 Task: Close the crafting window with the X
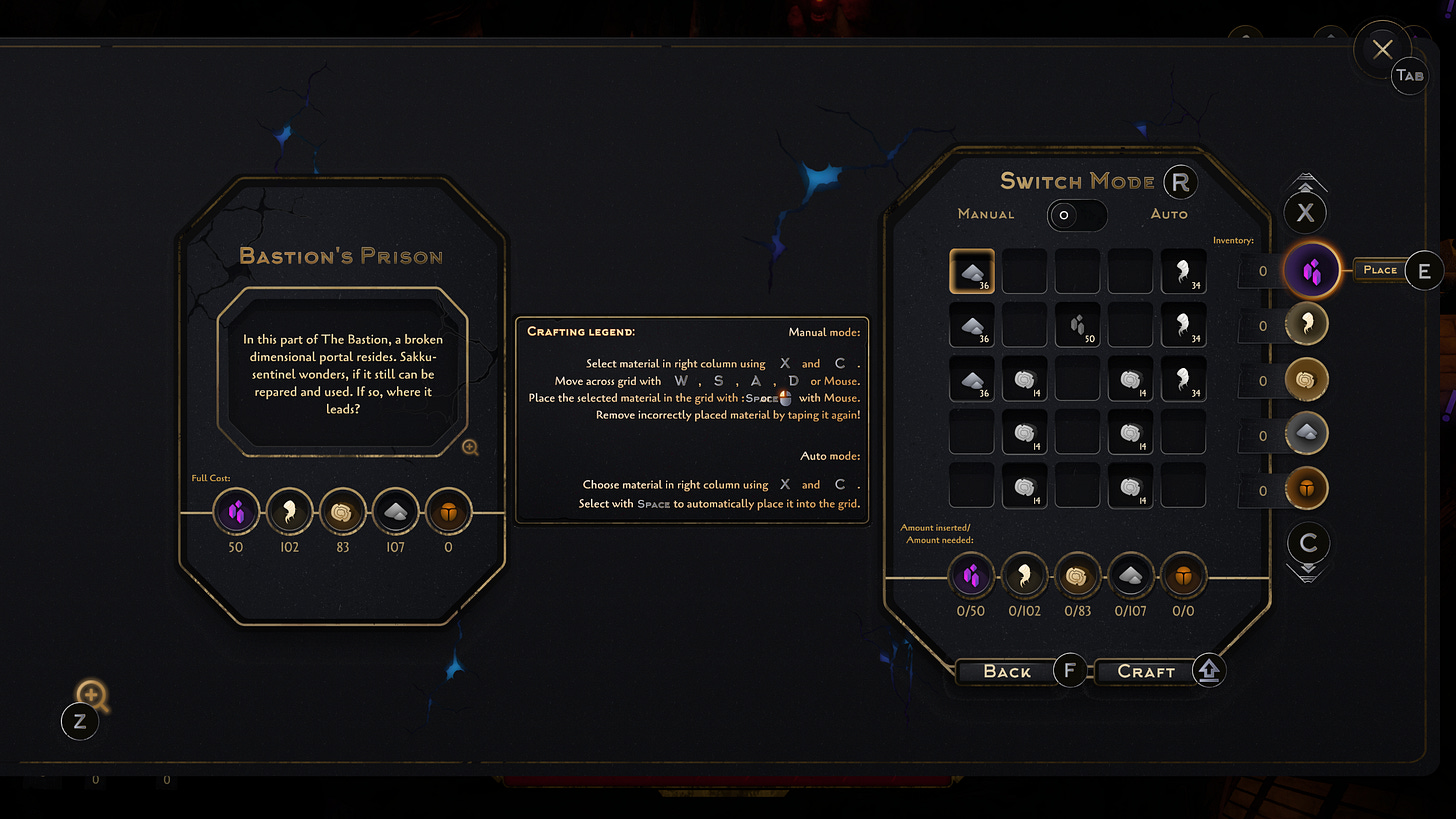click(x=1382, y=49)
